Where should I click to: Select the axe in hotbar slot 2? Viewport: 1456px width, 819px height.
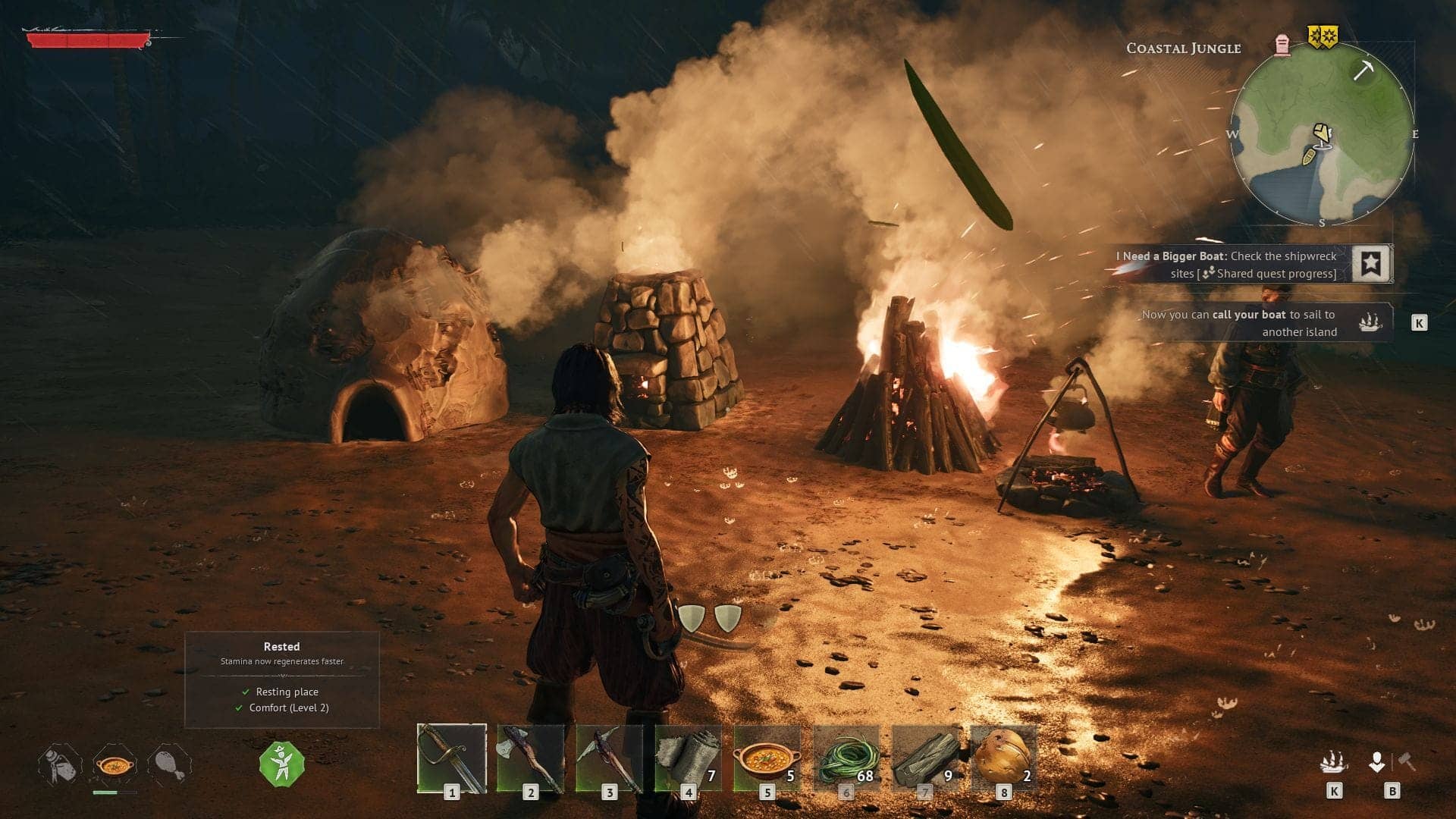tap(531, 758)
